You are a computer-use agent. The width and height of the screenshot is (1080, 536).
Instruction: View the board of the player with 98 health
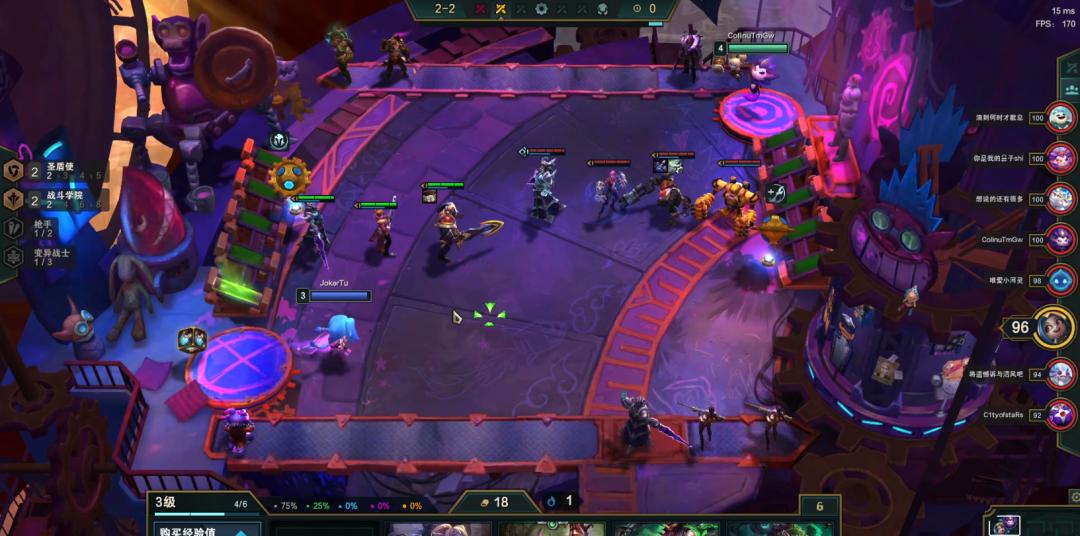[1059, 280]
